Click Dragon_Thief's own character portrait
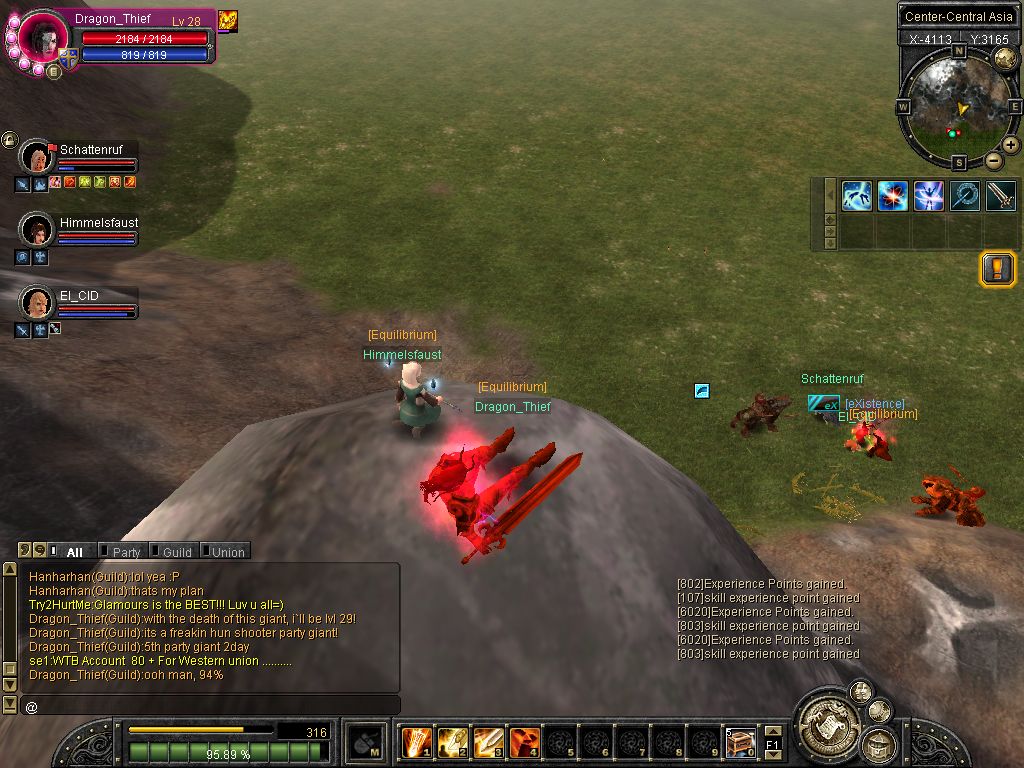 coord(44,37)
